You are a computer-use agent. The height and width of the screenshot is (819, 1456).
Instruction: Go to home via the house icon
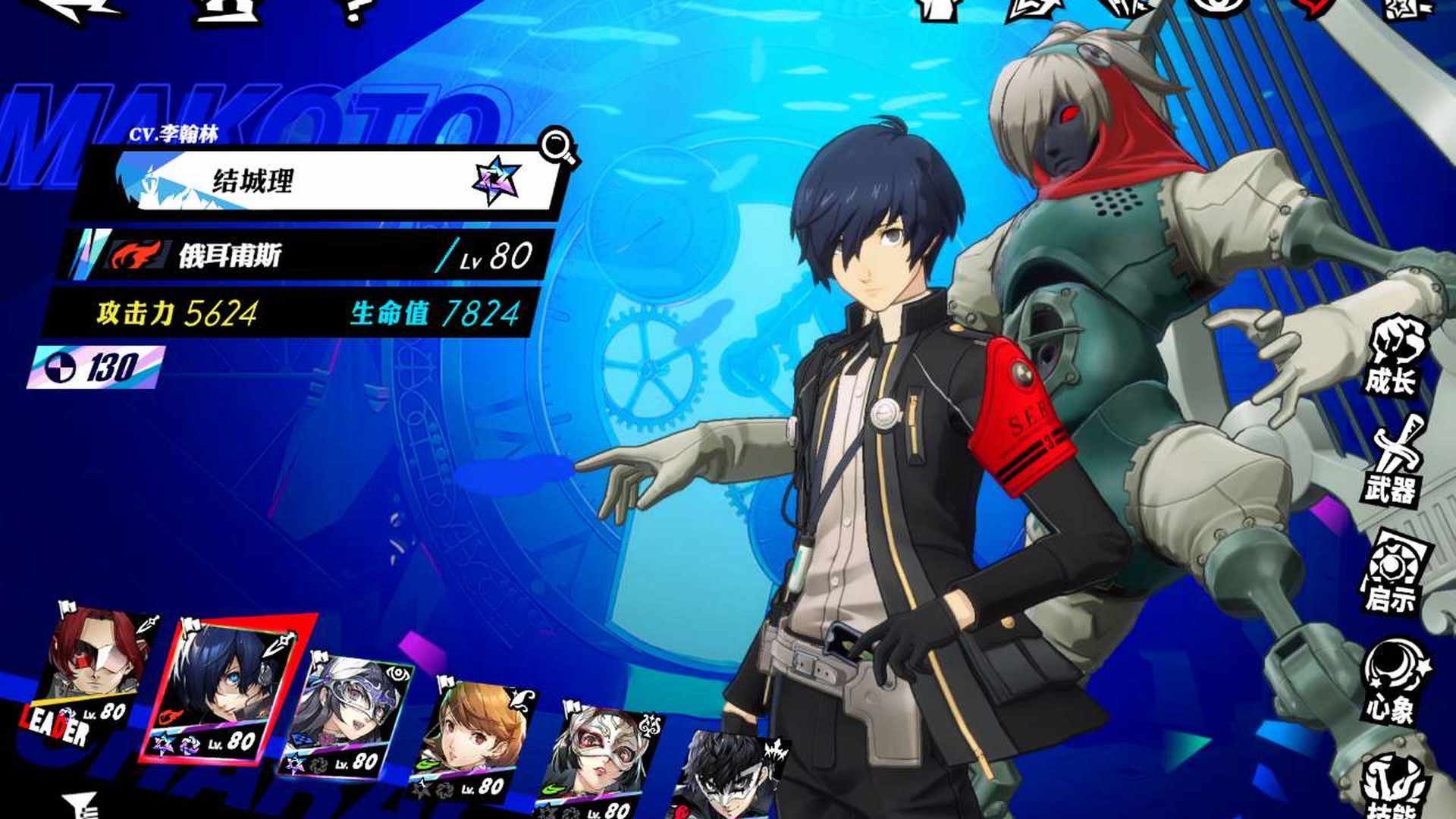224,9
